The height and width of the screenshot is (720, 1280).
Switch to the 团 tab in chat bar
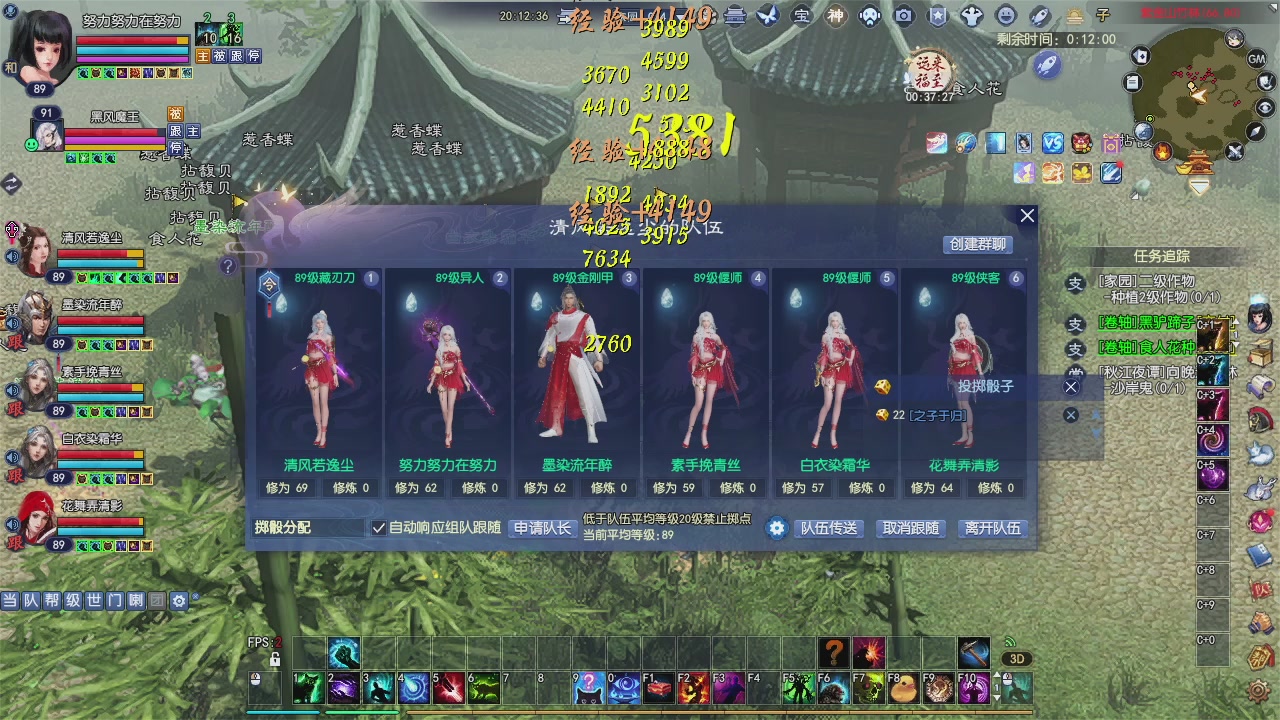click(x=158, y=600)
